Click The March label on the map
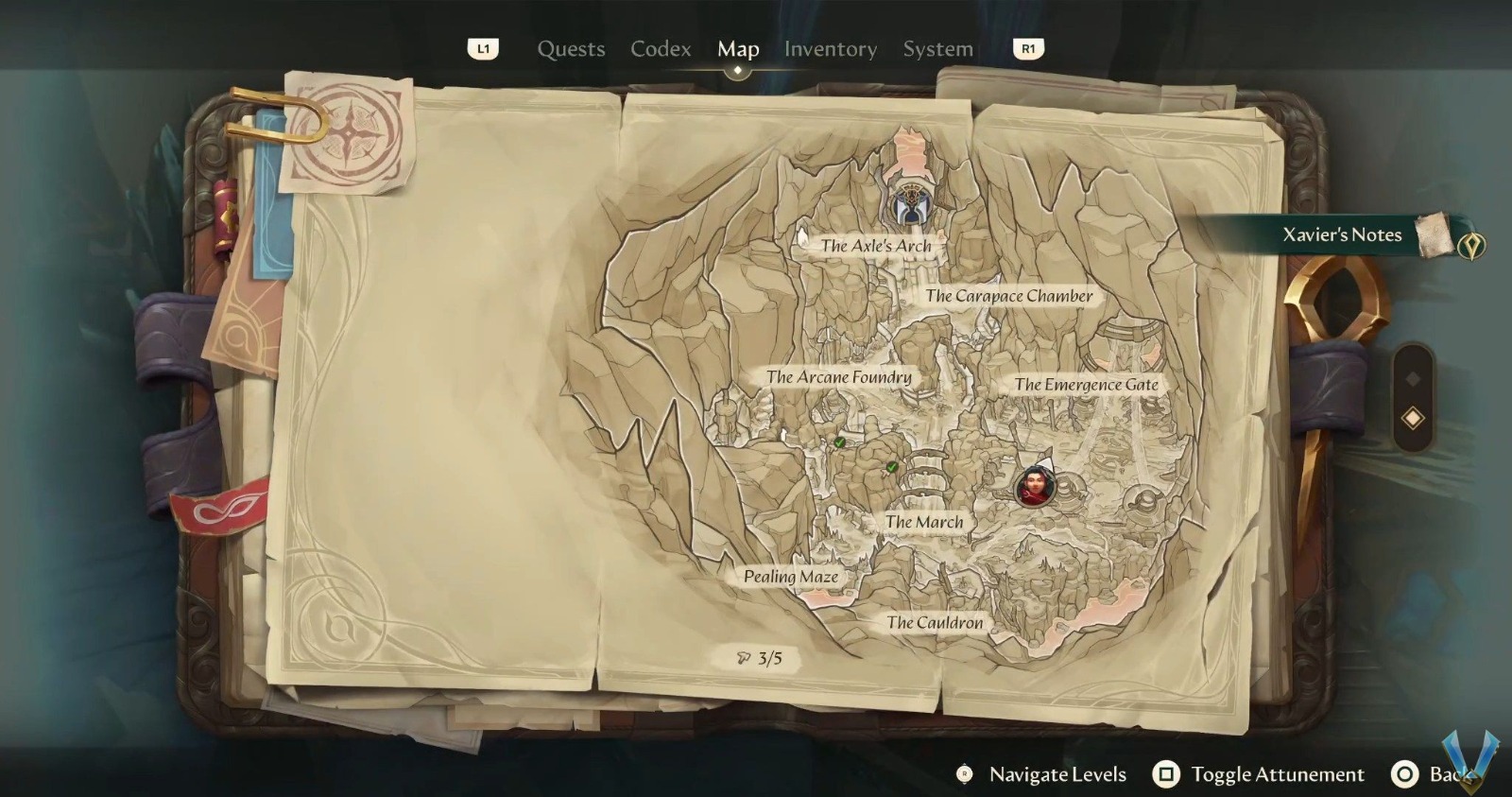This screenshot has height=797, width=1512. pyautogui.click(x=923, y=521)
